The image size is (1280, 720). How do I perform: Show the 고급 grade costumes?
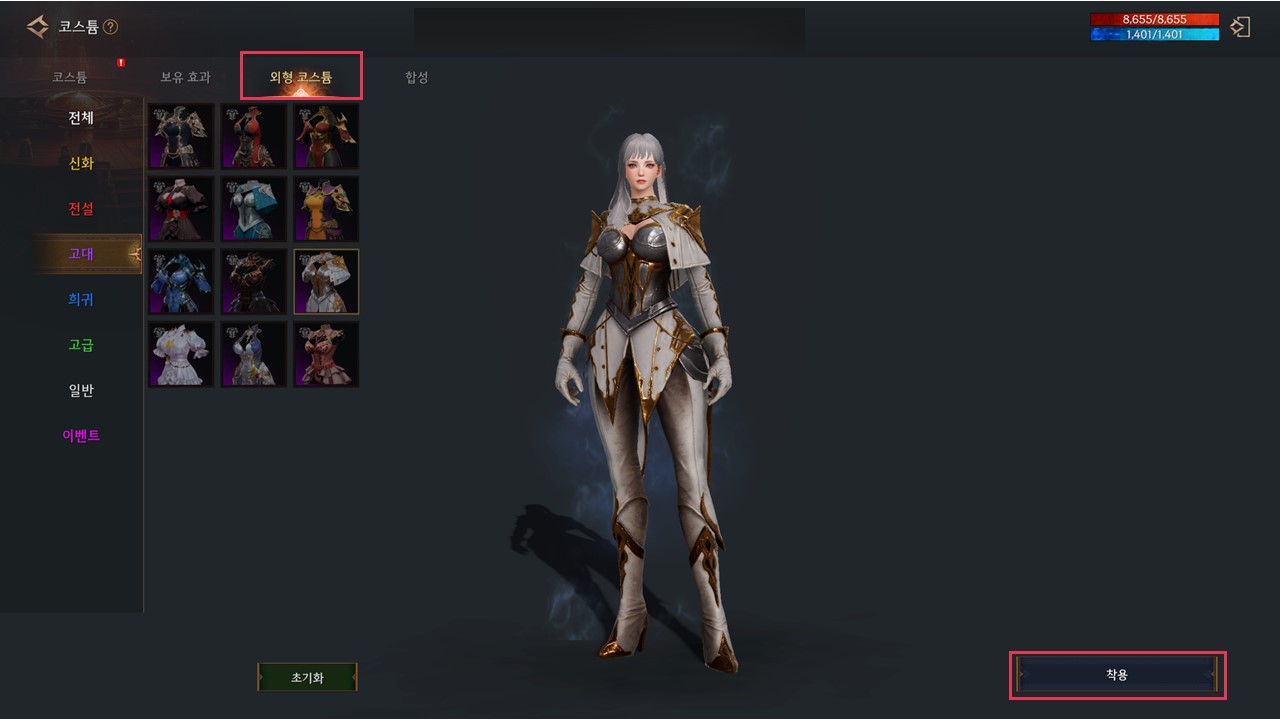click(81, 345)
